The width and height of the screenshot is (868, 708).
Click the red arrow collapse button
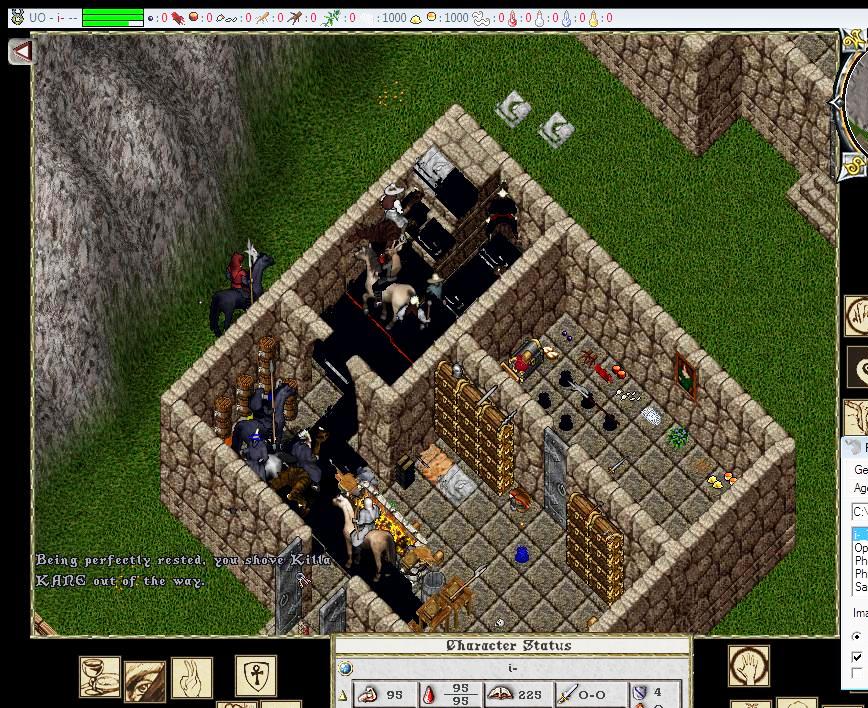21,51
